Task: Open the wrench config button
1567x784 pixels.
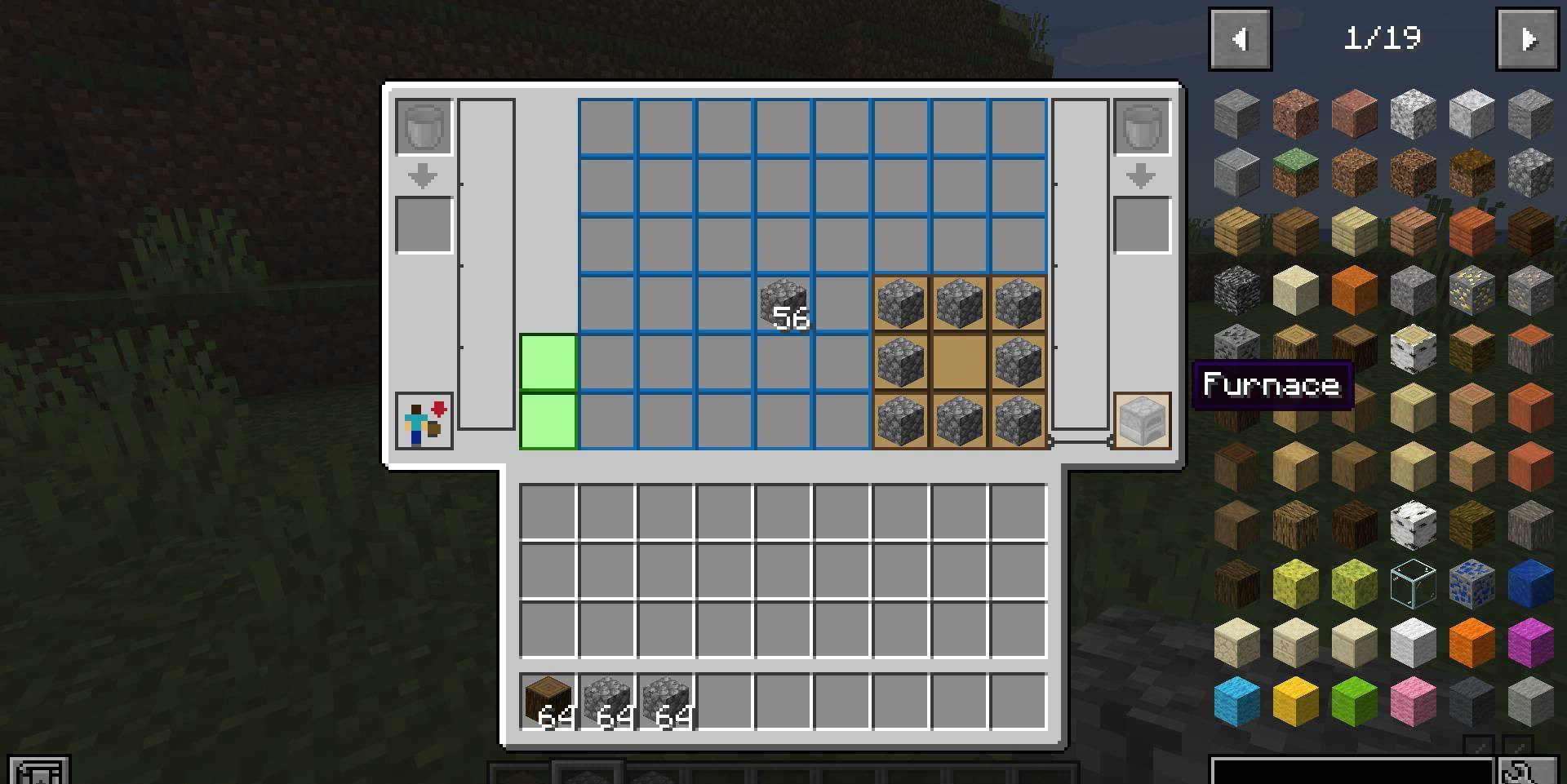Action: pos(1518,771)
